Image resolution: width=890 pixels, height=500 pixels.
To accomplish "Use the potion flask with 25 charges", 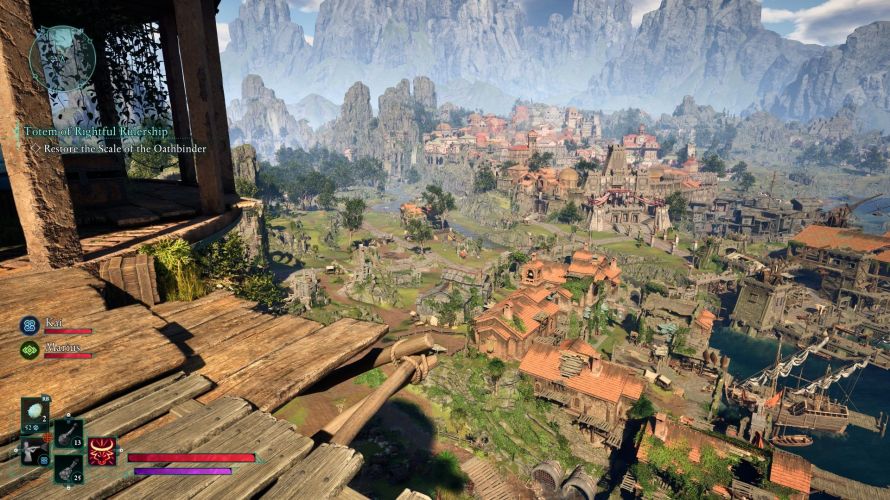I will (x=68, y=468).
